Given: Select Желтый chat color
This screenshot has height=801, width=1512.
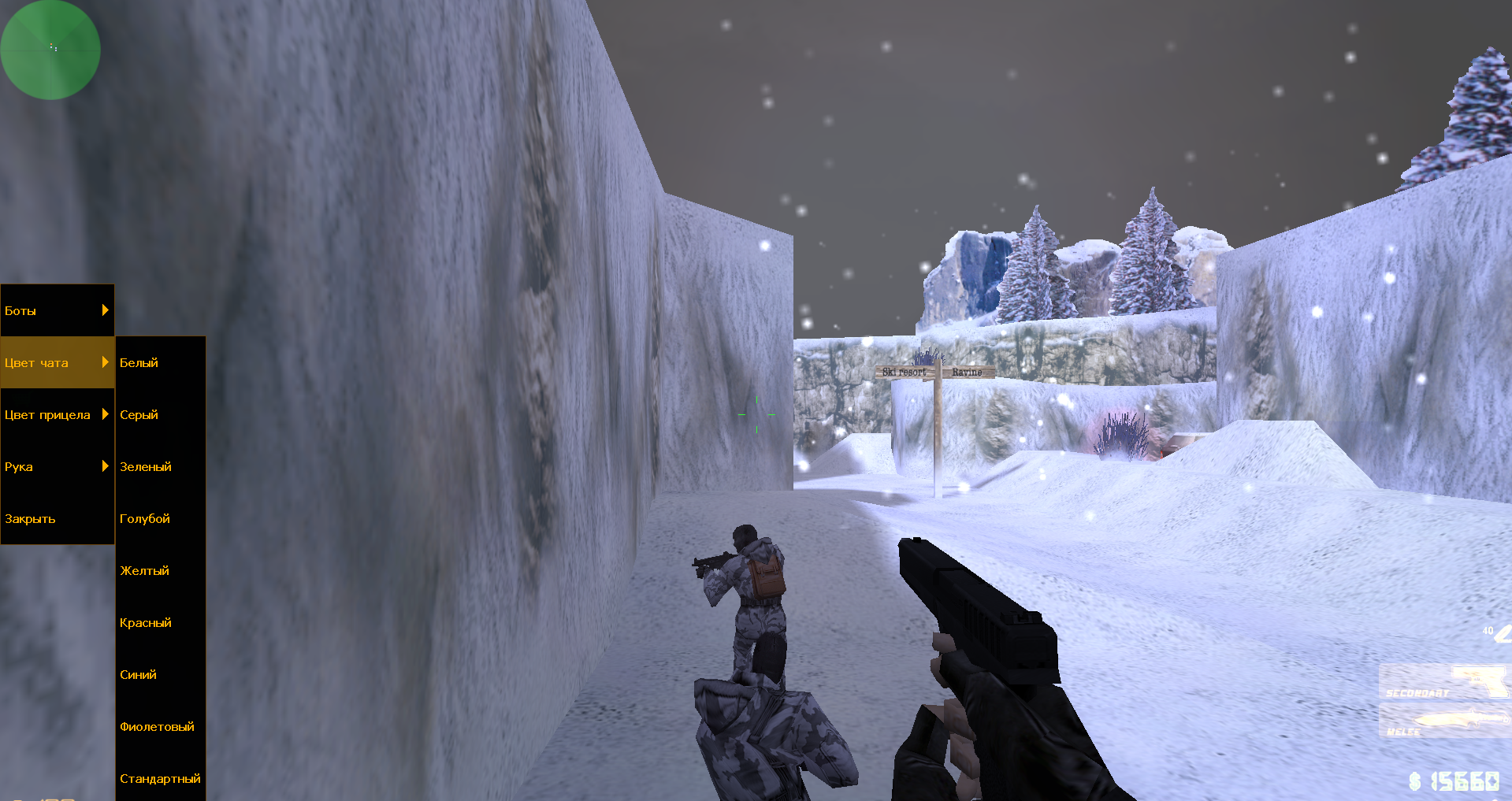Looking at the screenshot, I should click(160, 570).
